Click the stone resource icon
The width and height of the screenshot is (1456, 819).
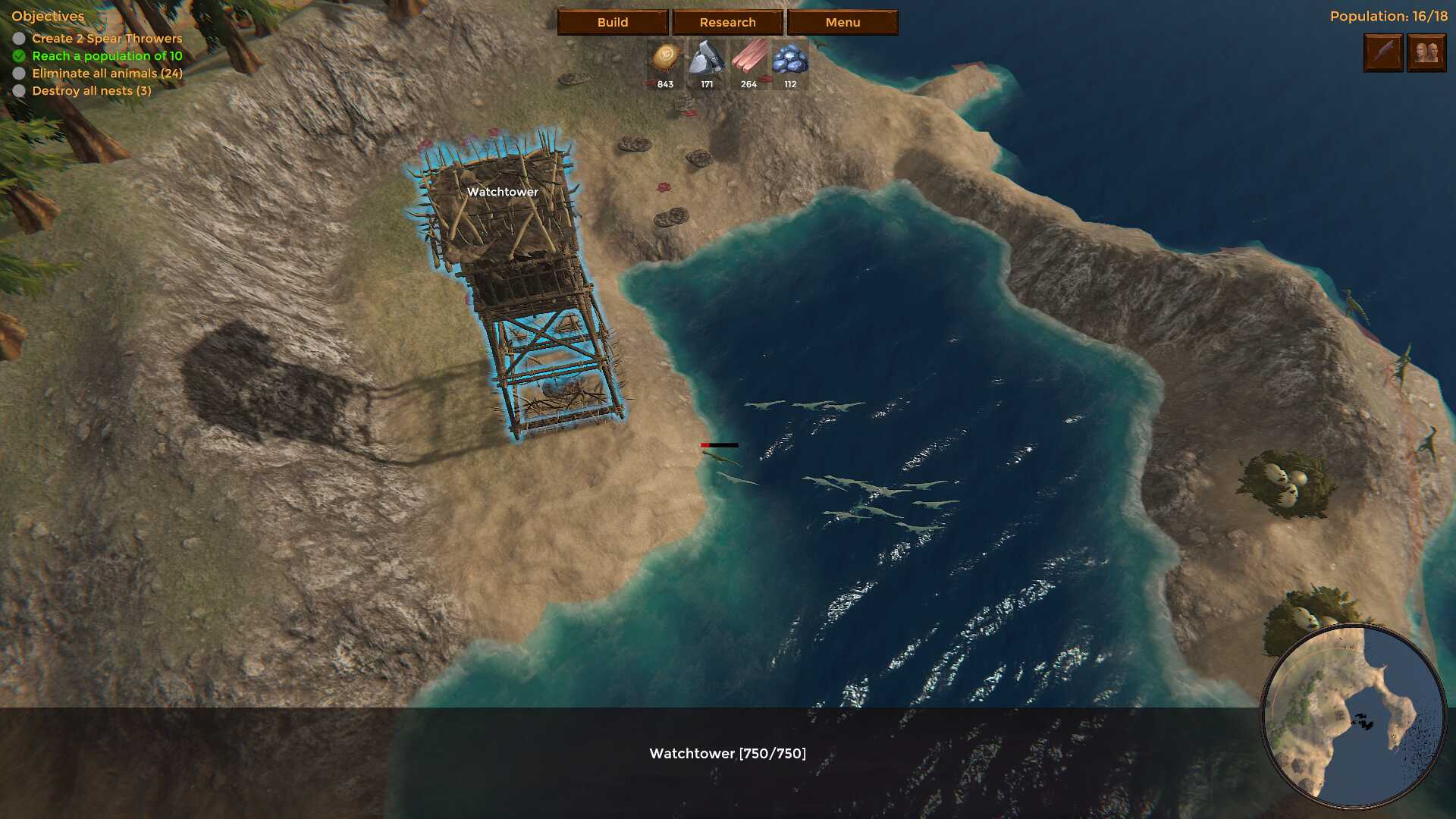pyautogui.click(x=707, y=58)
